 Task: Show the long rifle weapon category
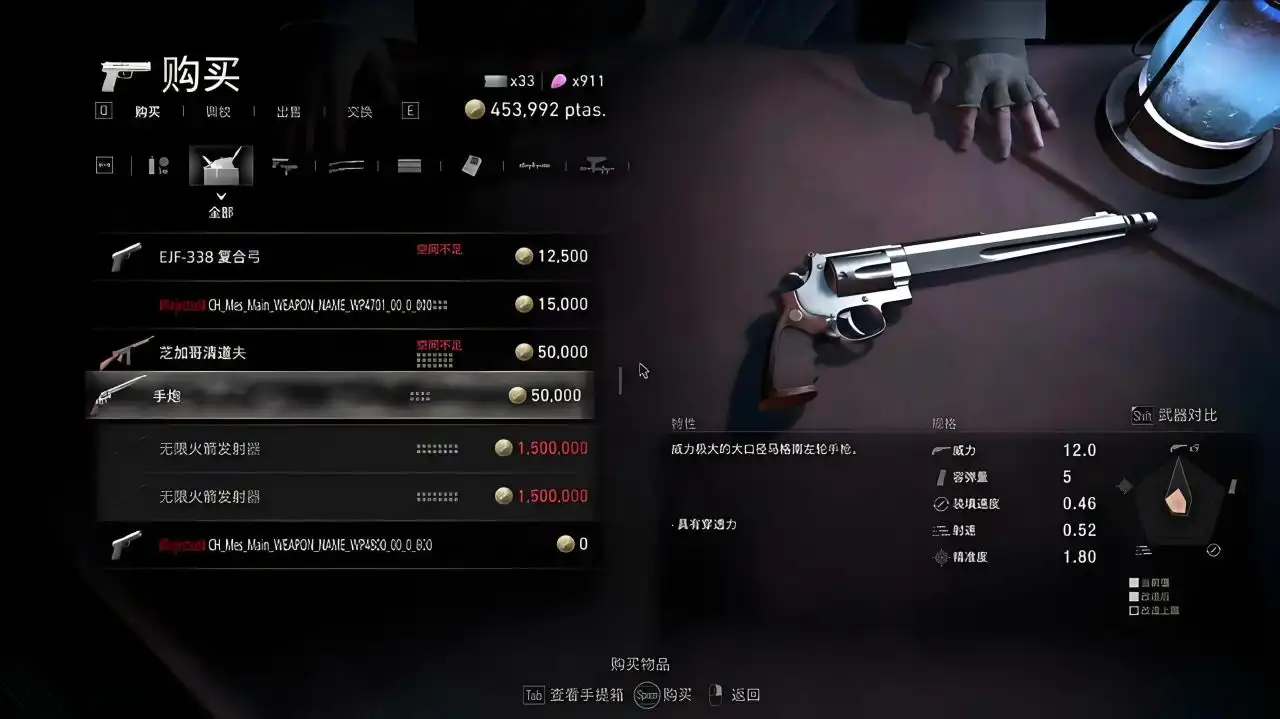click(346, 166)
